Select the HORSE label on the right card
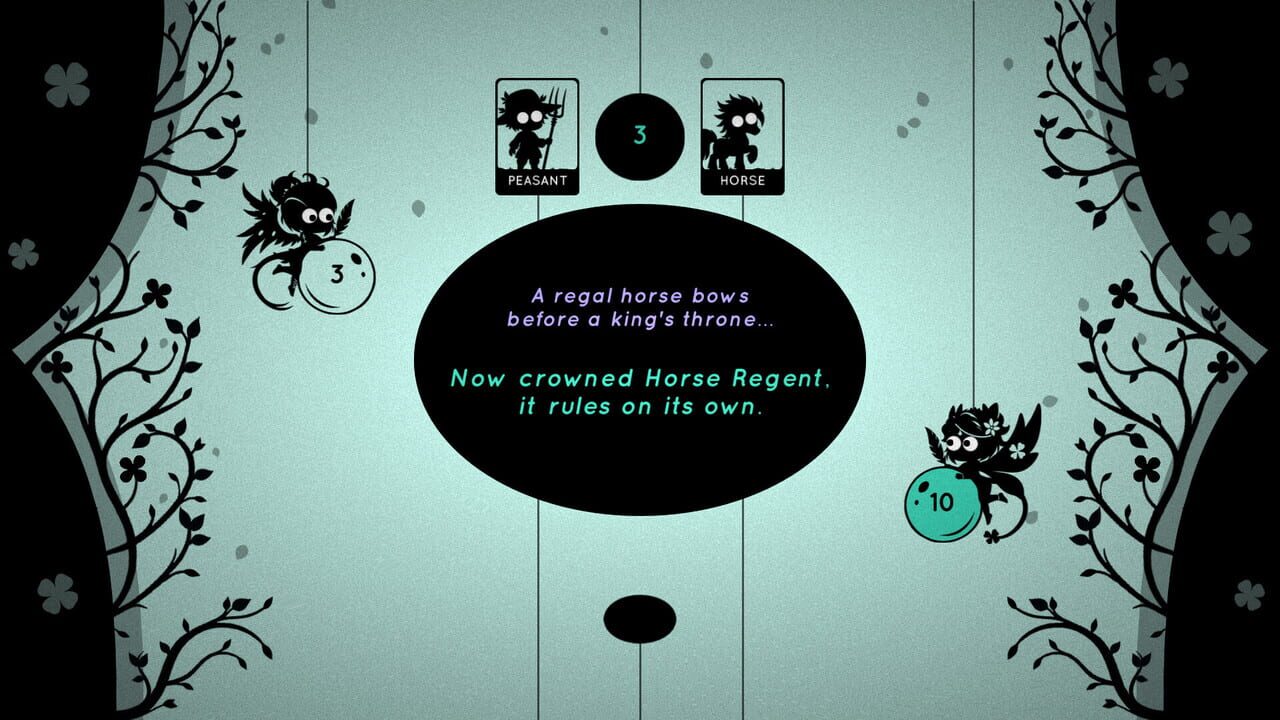Image resolution: width=1280 pixels, height=720 pixels. click(742, 182)
